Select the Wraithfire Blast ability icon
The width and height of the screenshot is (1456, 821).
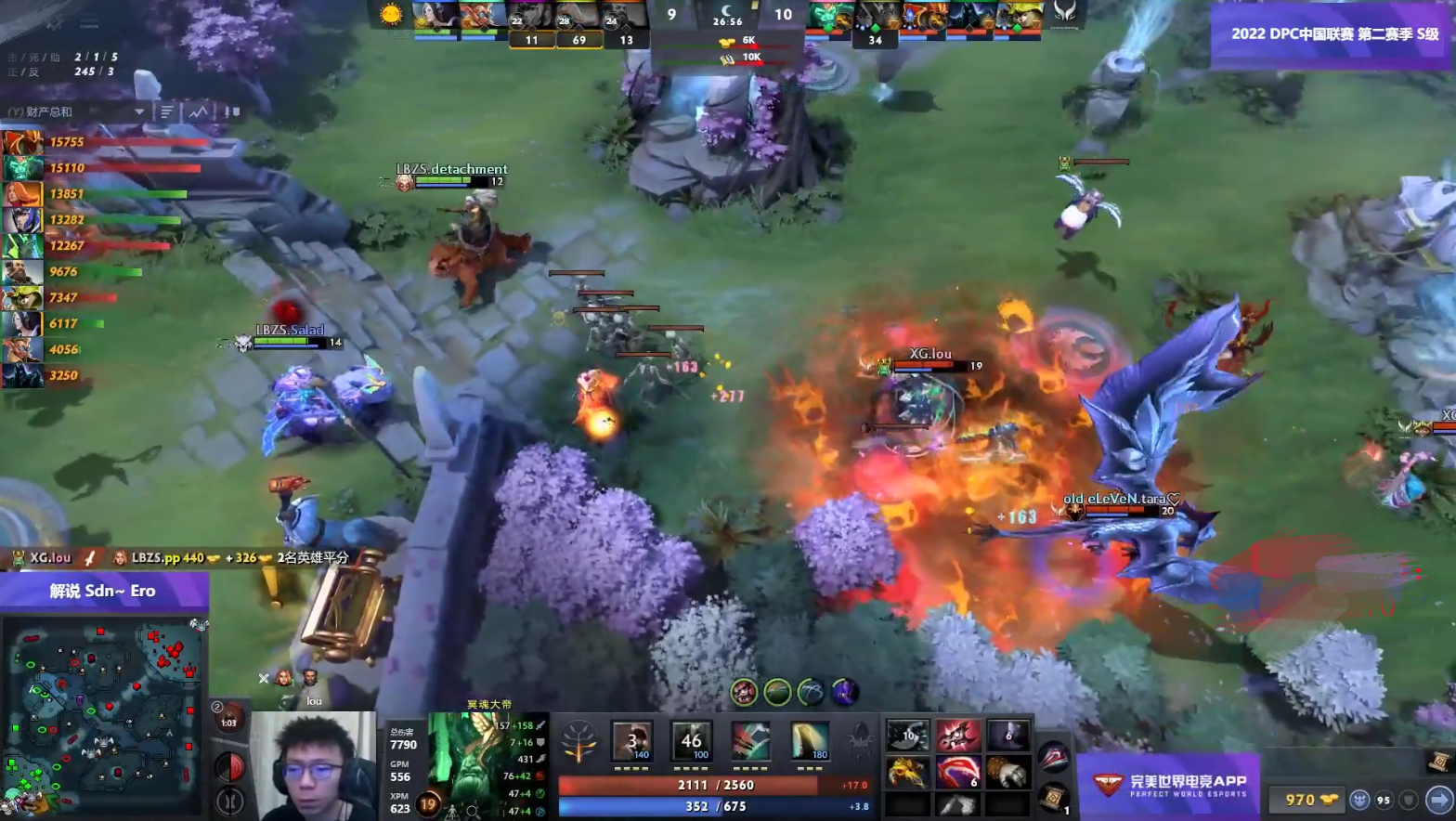tap(630, 741)
